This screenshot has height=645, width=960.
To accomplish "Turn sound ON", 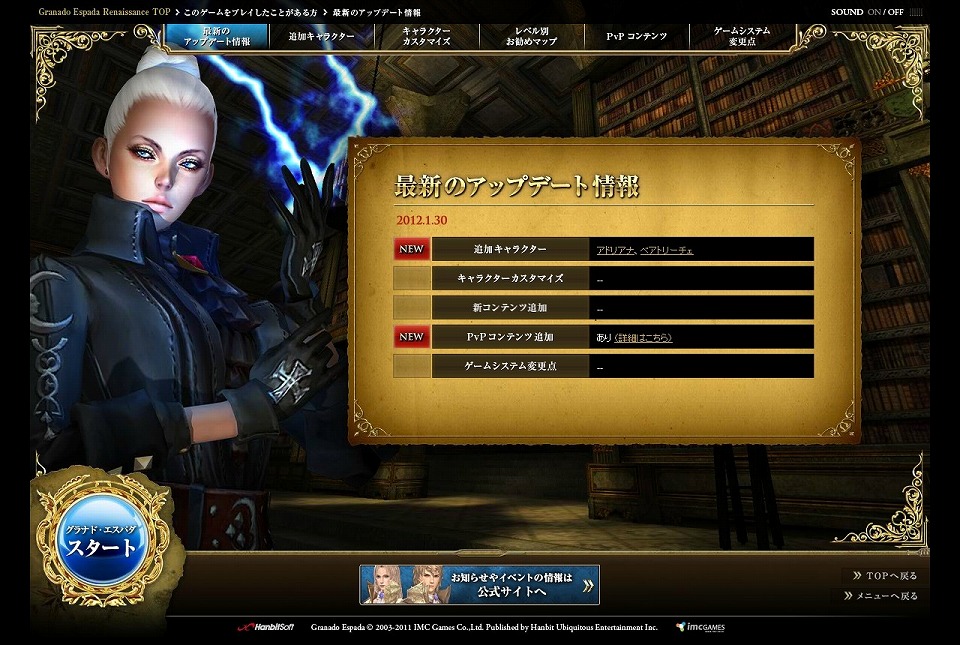I will [x=876, y=12].
